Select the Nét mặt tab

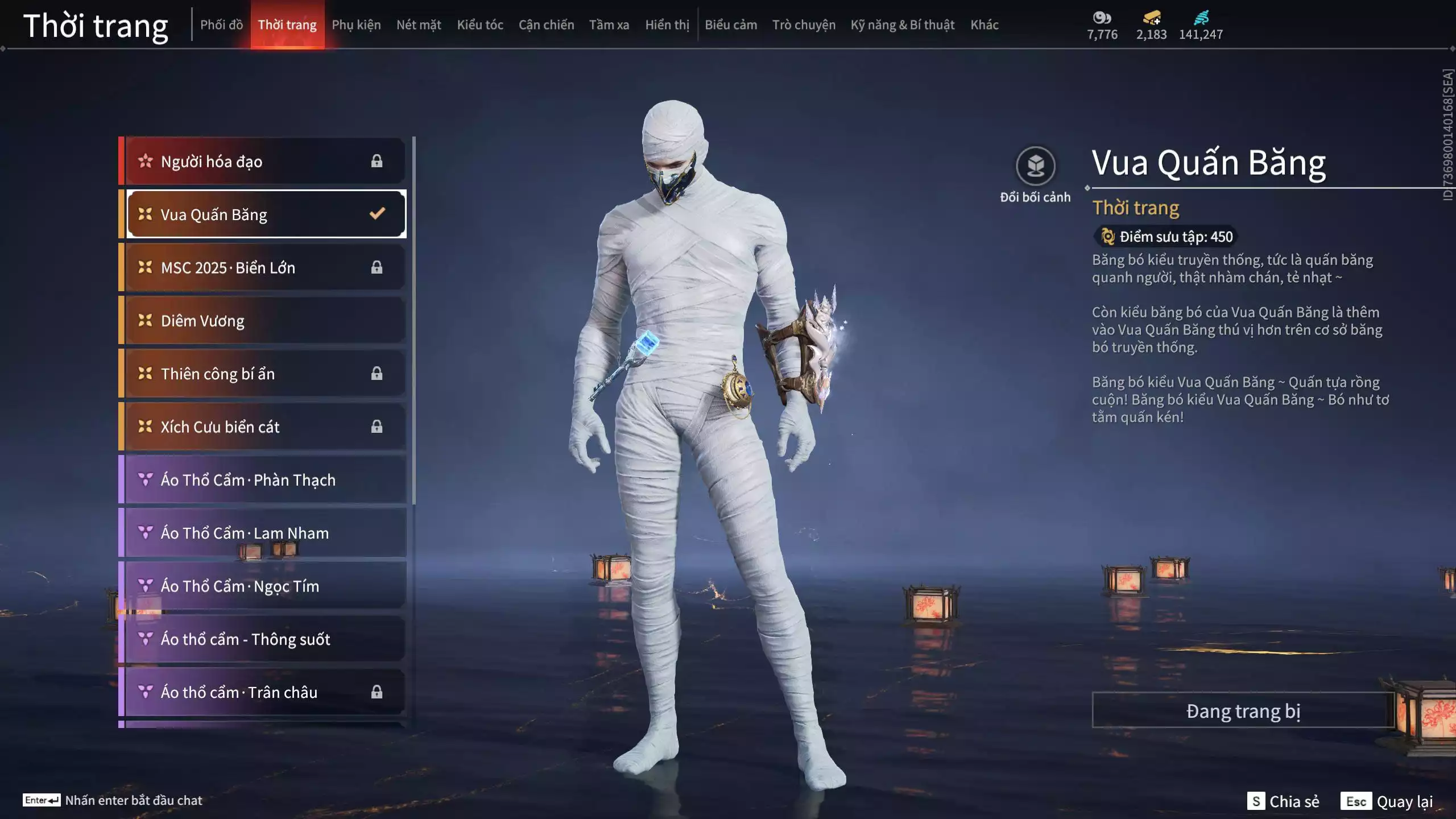[419, 25]
